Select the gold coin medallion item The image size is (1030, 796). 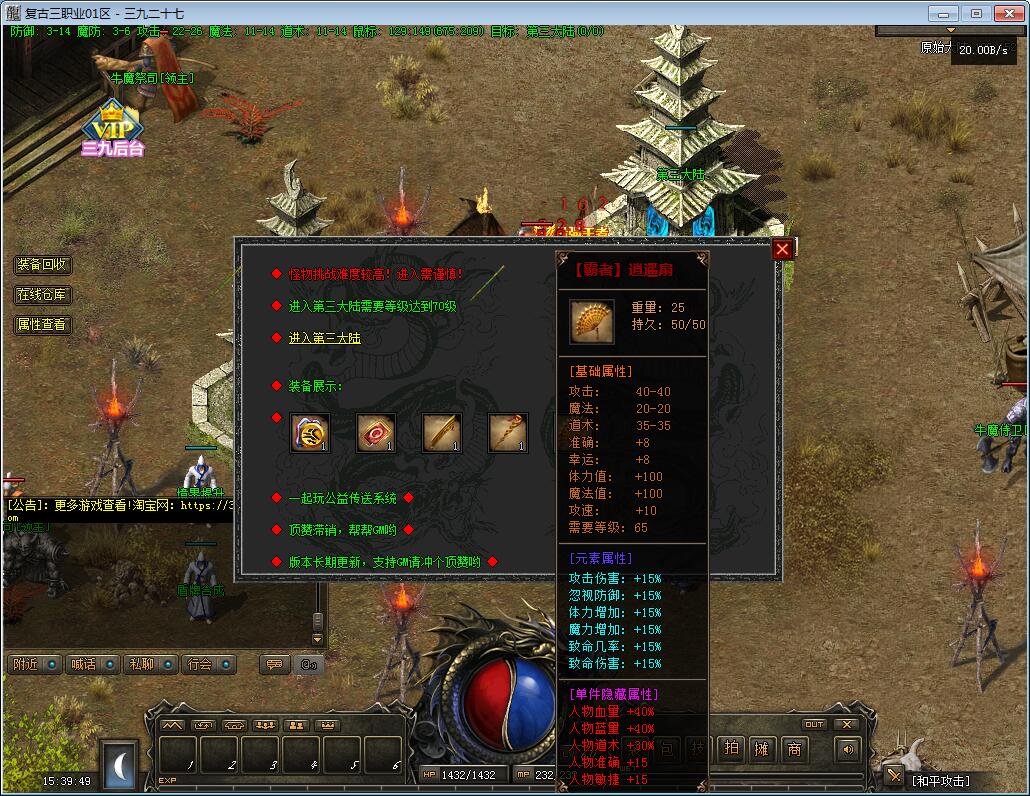coord(310,433)
